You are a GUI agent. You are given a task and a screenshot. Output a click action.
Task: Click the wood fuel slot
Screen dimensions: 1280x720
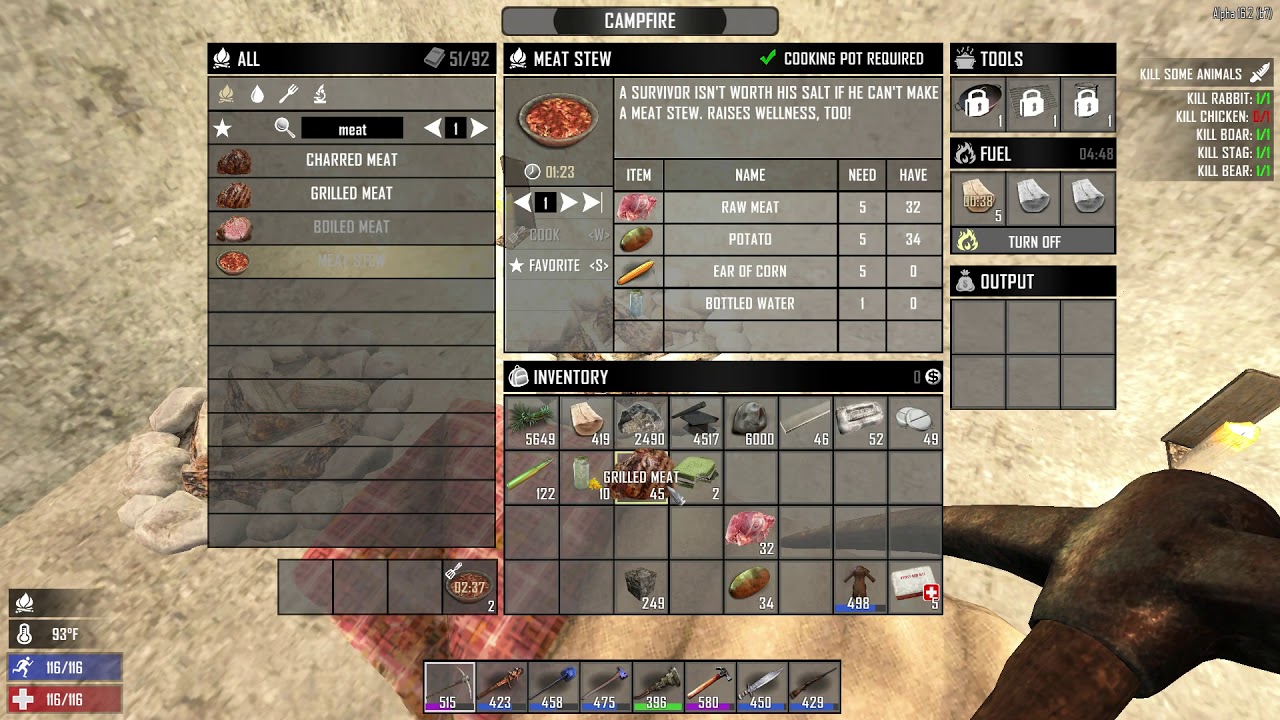point(979,198)
